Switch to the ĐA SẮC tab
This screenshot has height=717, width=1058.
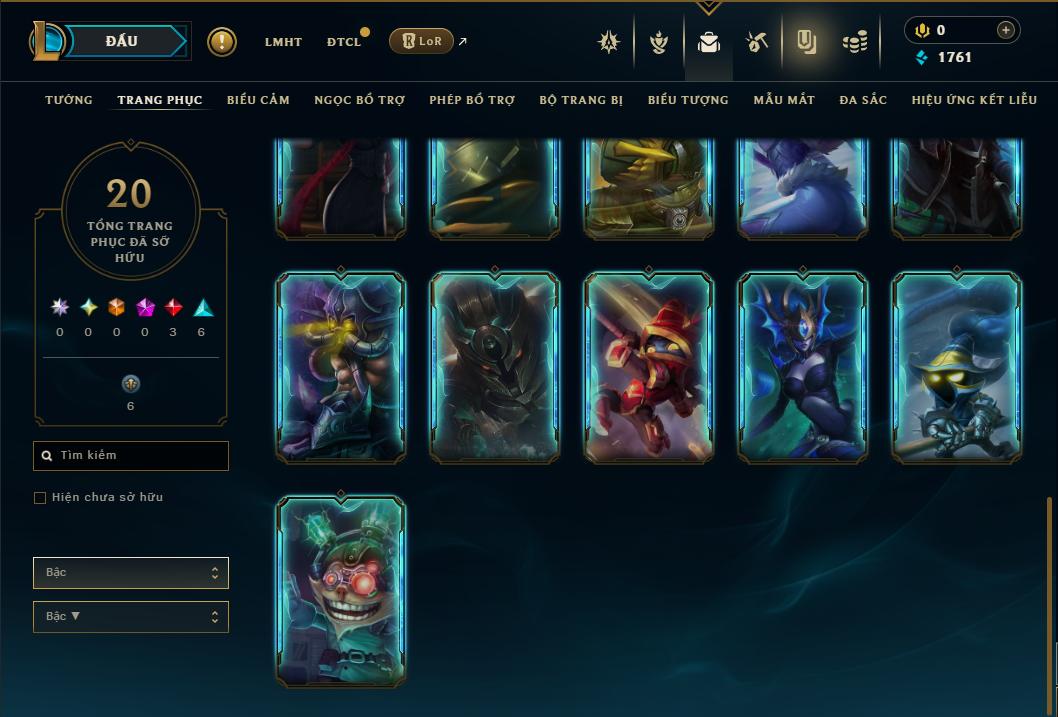pyautogui.click(x=863, y=100)
